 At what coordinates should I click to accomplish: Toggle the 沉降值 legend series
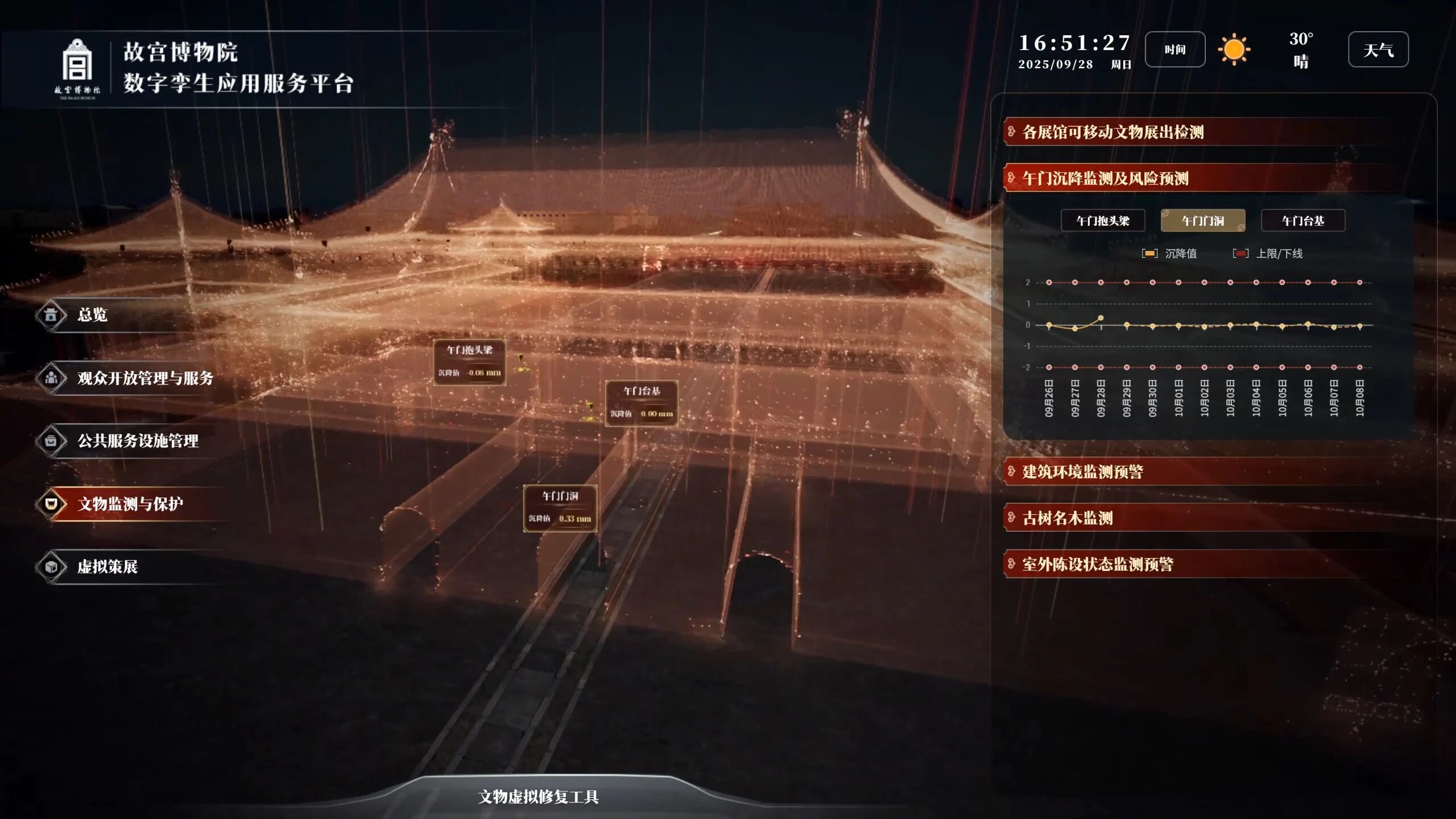pyautogui.click(x=1169, y=254)
